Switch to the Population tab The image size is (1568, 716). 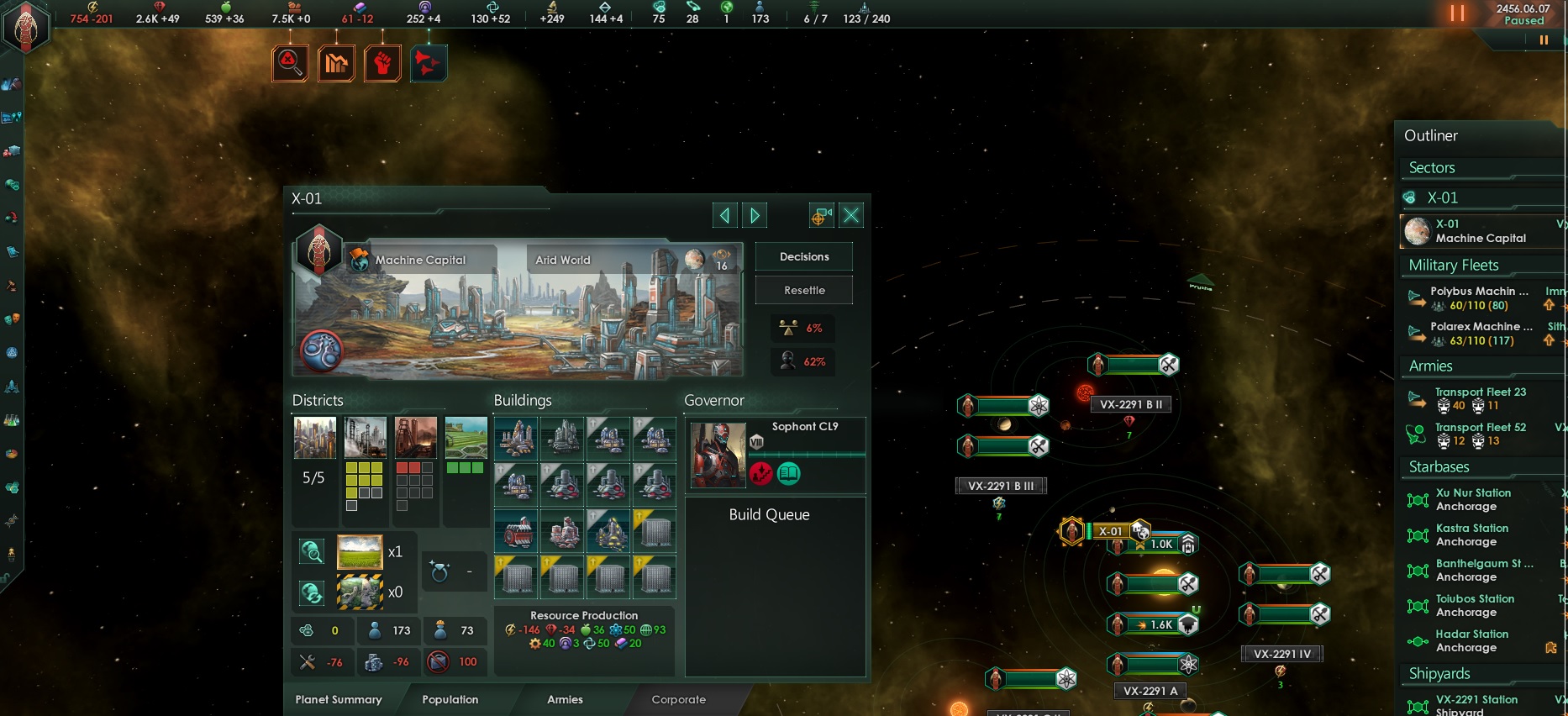click(x=450, y=699)
